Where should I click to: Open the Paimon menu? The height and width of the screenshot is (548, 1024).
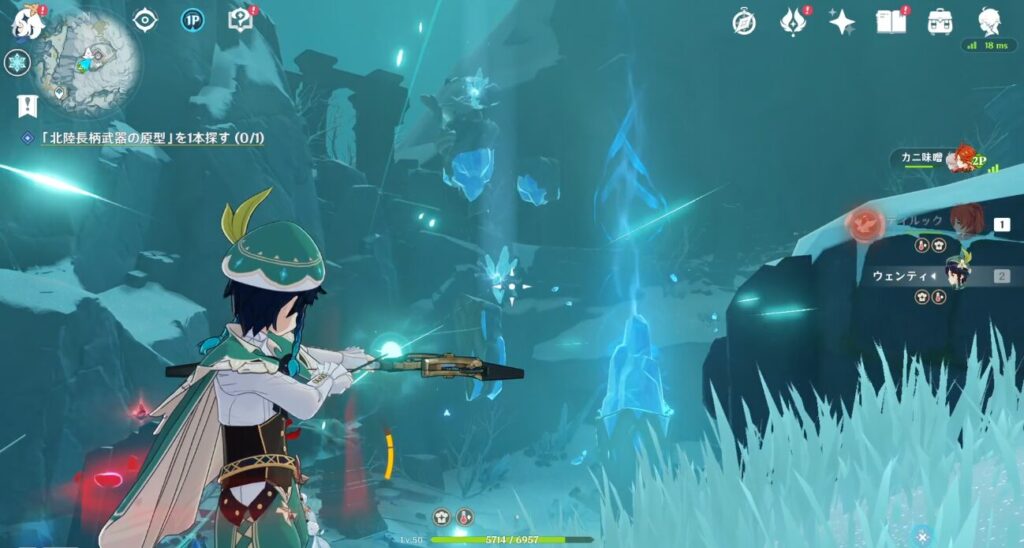pyautogui.click(x=24, y=21)
